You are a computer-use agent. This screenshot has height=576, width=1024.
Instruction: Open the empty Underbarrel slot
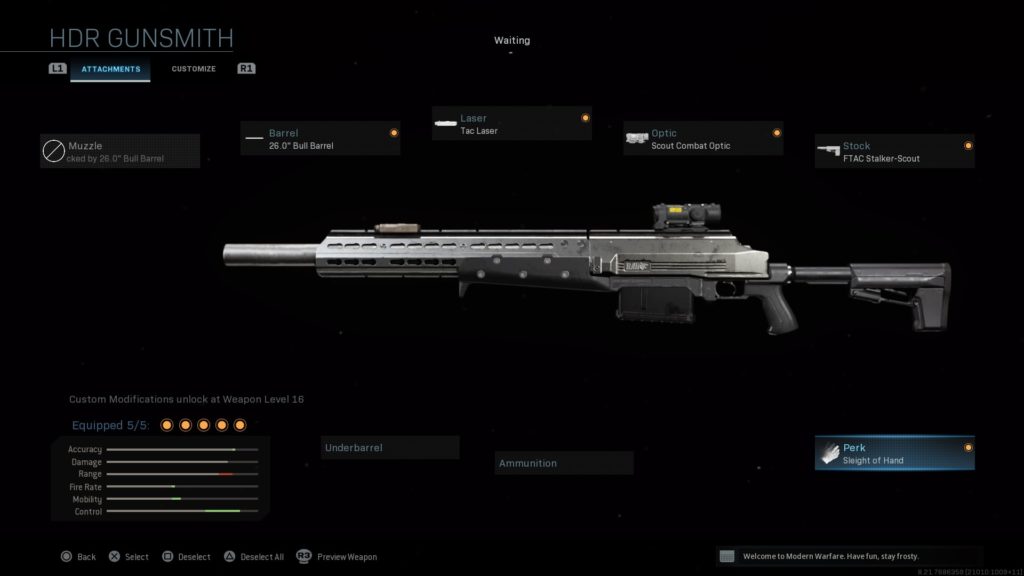point(390,448)
